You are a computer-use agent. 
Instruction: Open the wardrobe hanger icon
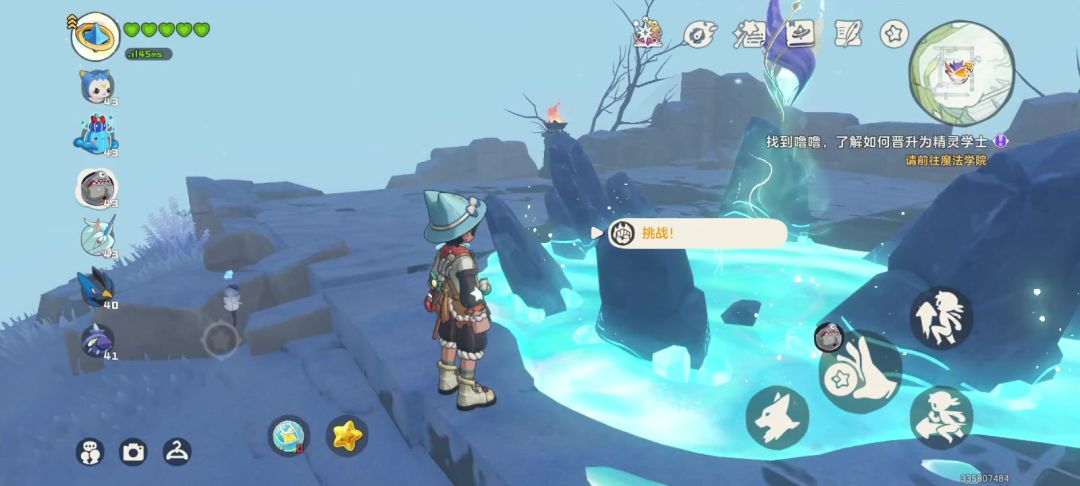point(177,452)
